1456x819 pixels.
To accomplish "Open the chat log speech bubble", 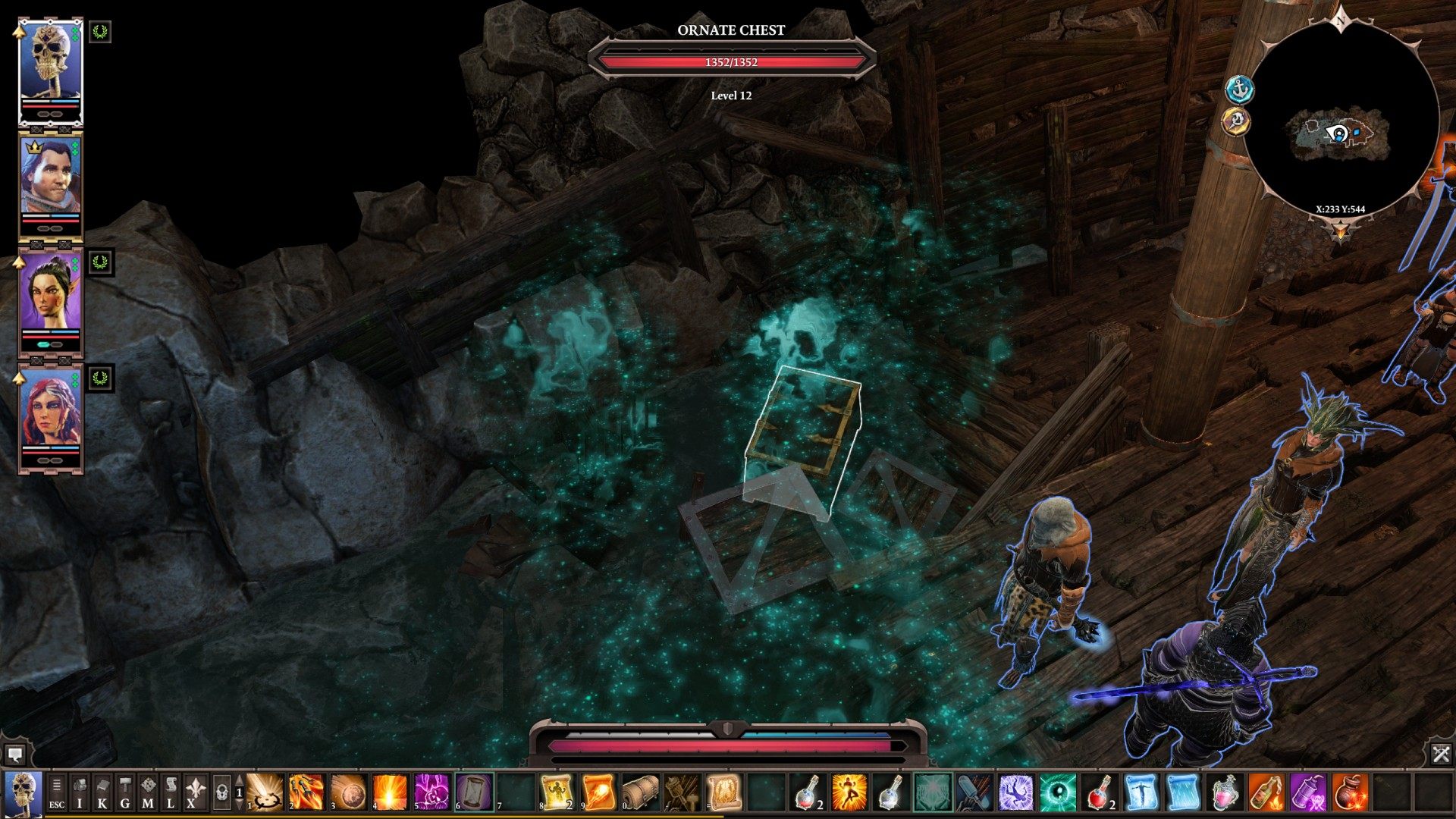I will coord(14,755).
